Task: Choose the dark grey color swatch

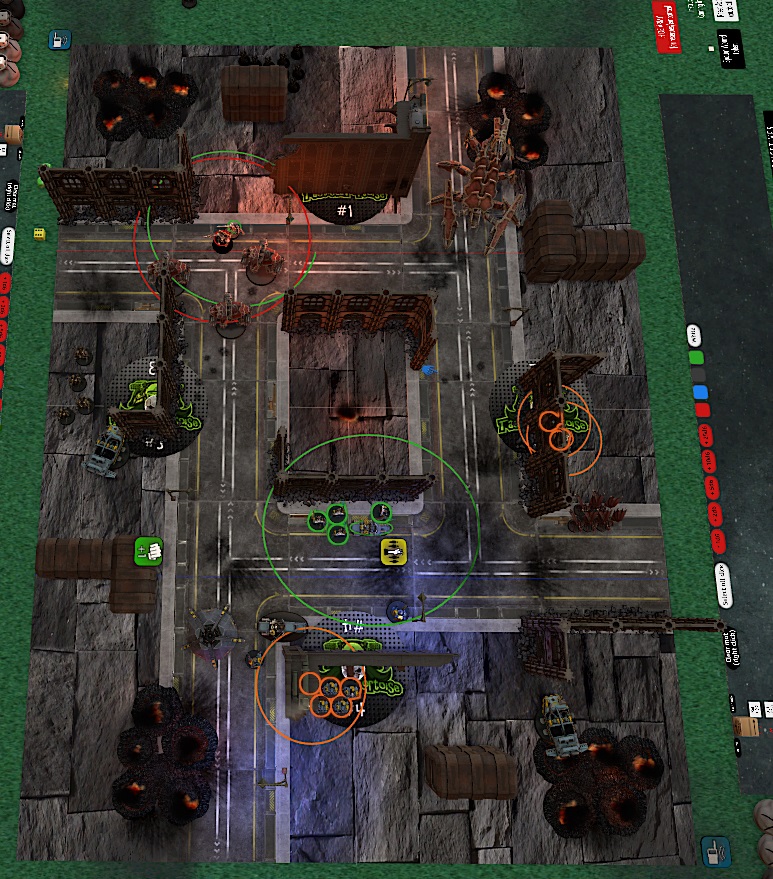Action: pyautogui.click(x=698, y=374)
